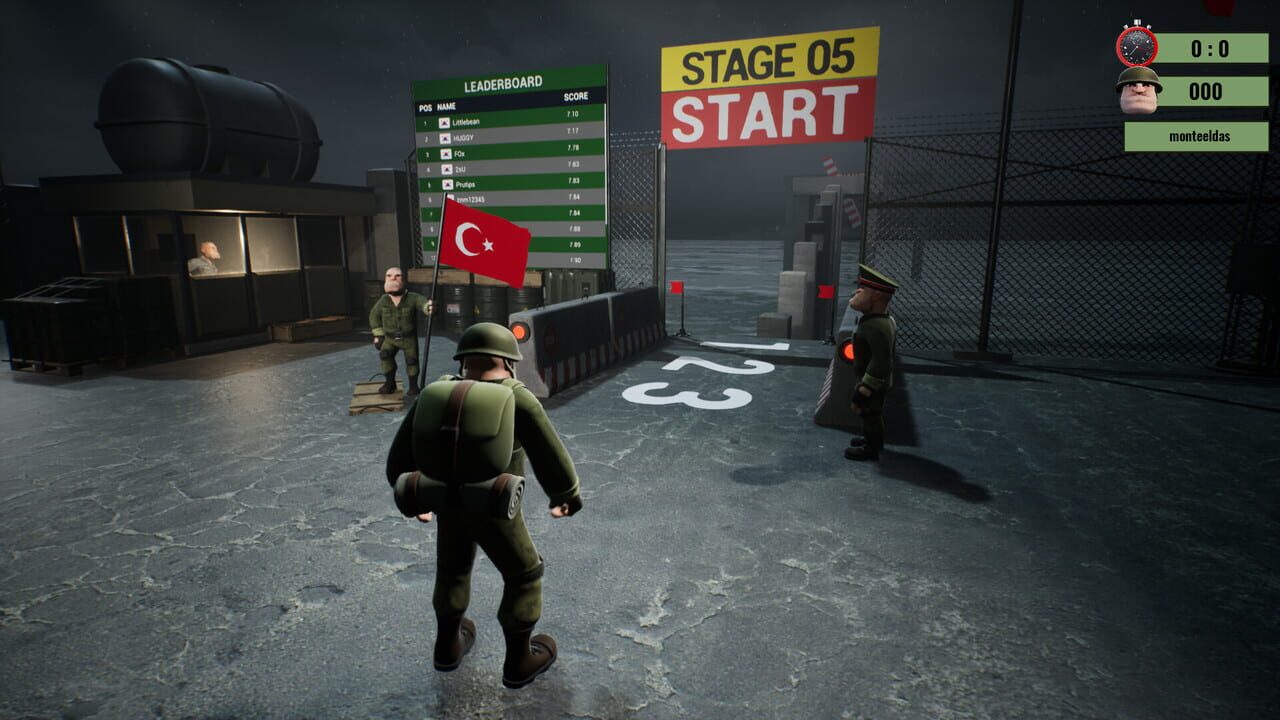Click the flag icon next to Prutips
The height and width of the screenshot is (720, 1280).
click(448, 184)
